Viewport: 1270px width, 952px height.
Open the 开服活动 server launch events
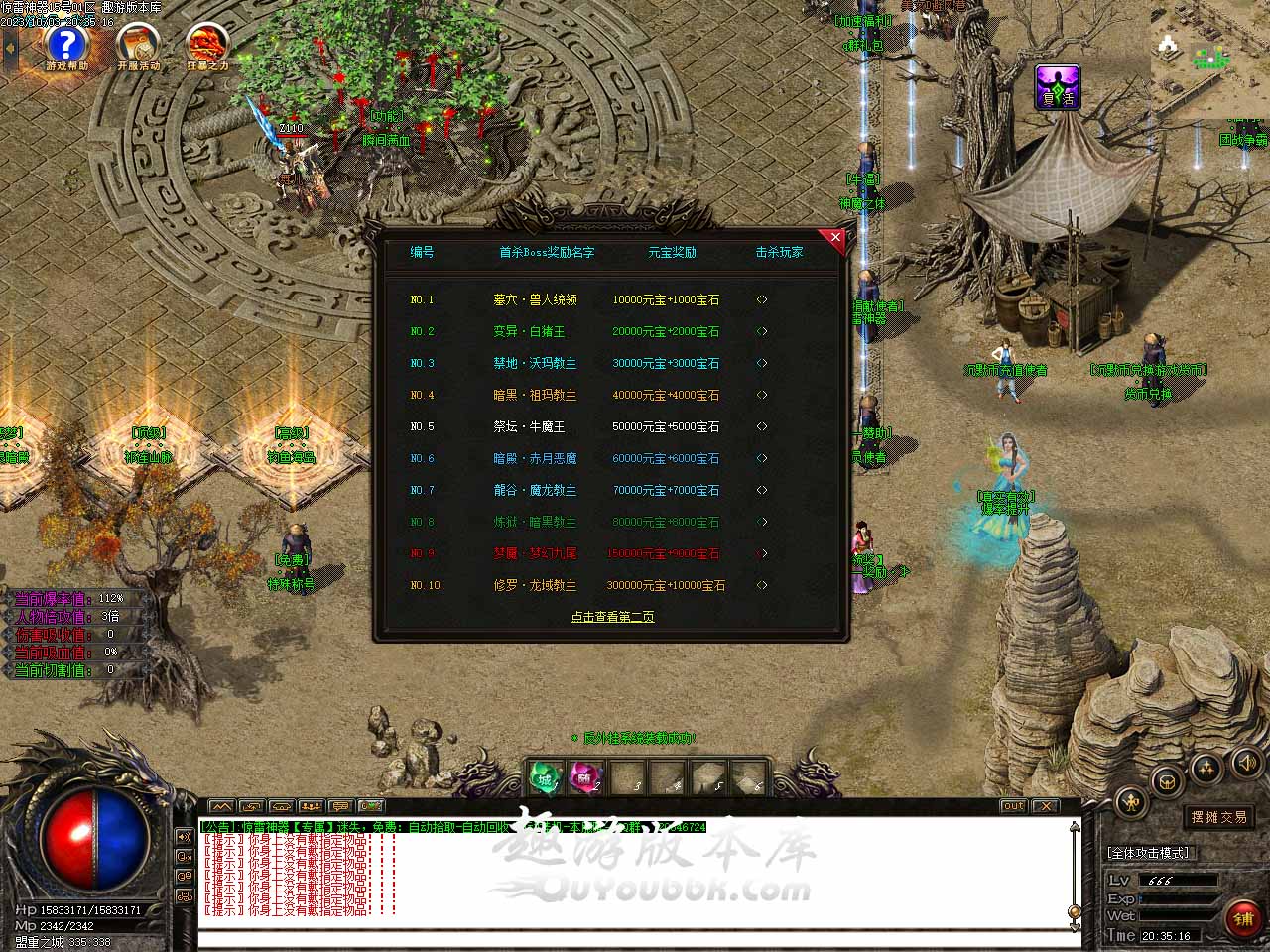(138, 46)
